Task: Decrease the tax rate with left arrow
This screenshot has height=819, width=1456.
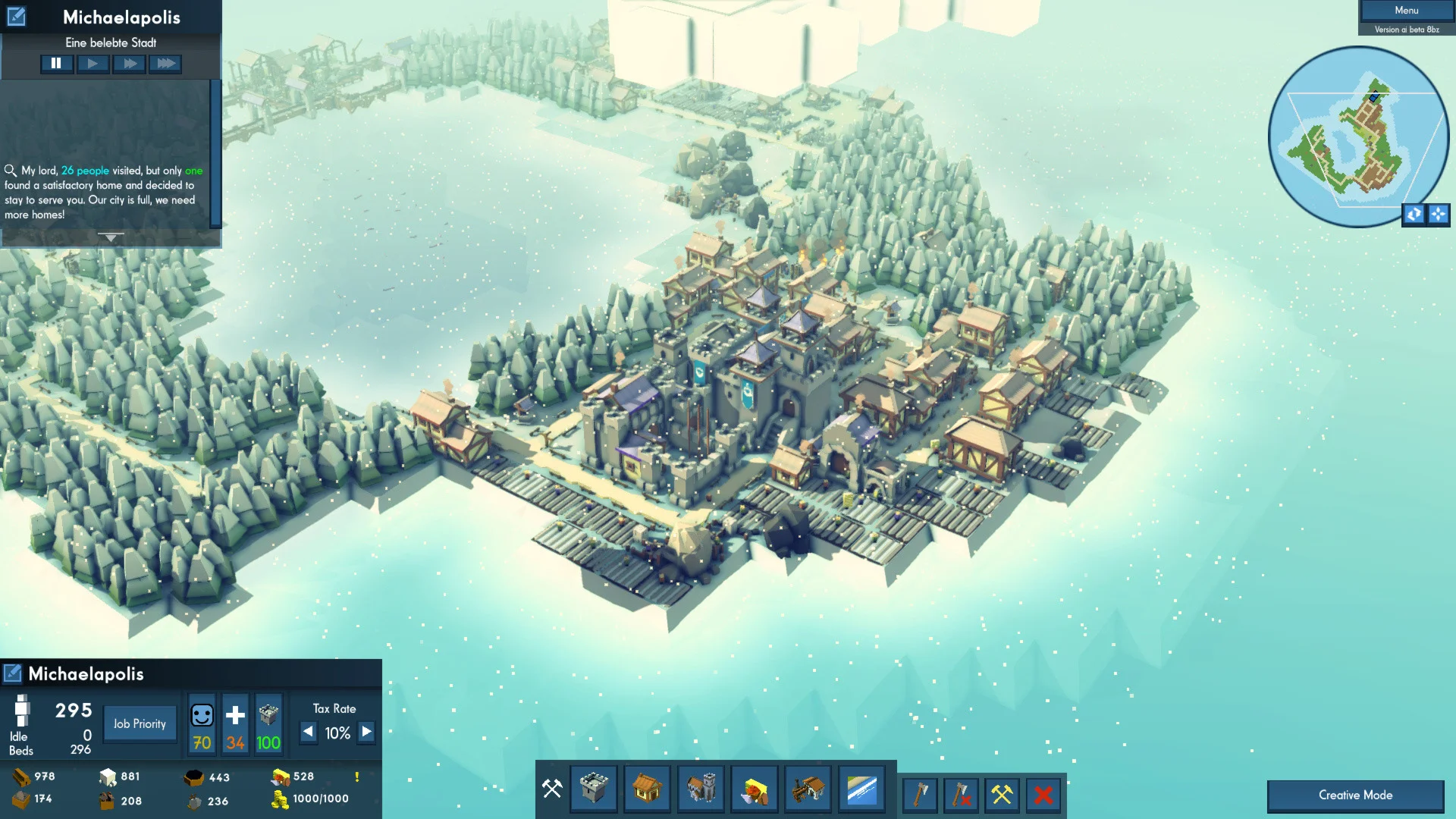Action: click(308, 733)
